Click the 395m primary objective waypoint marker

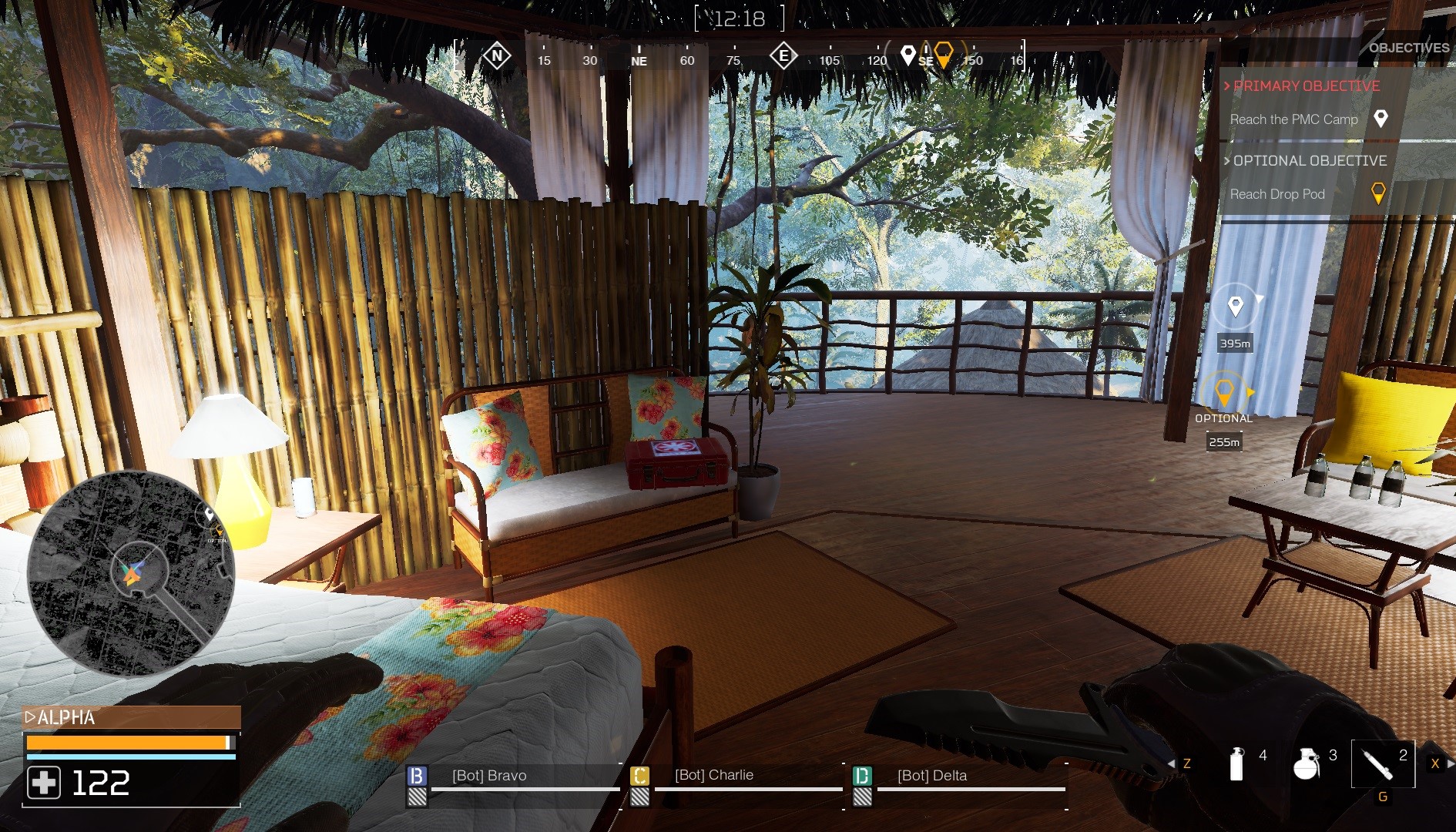(1235, 307)
